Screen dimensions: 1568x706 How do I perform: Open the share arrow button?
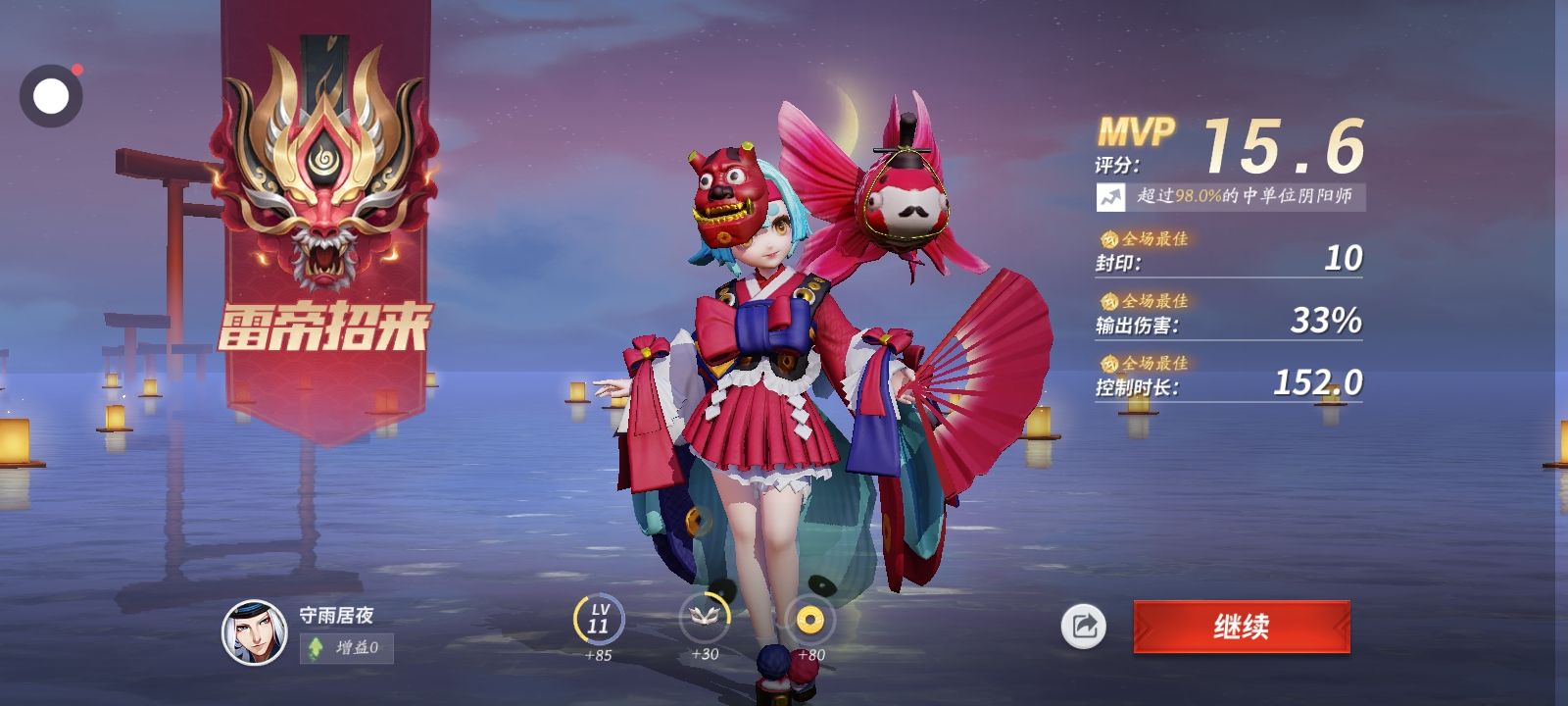pos(1083,627)
